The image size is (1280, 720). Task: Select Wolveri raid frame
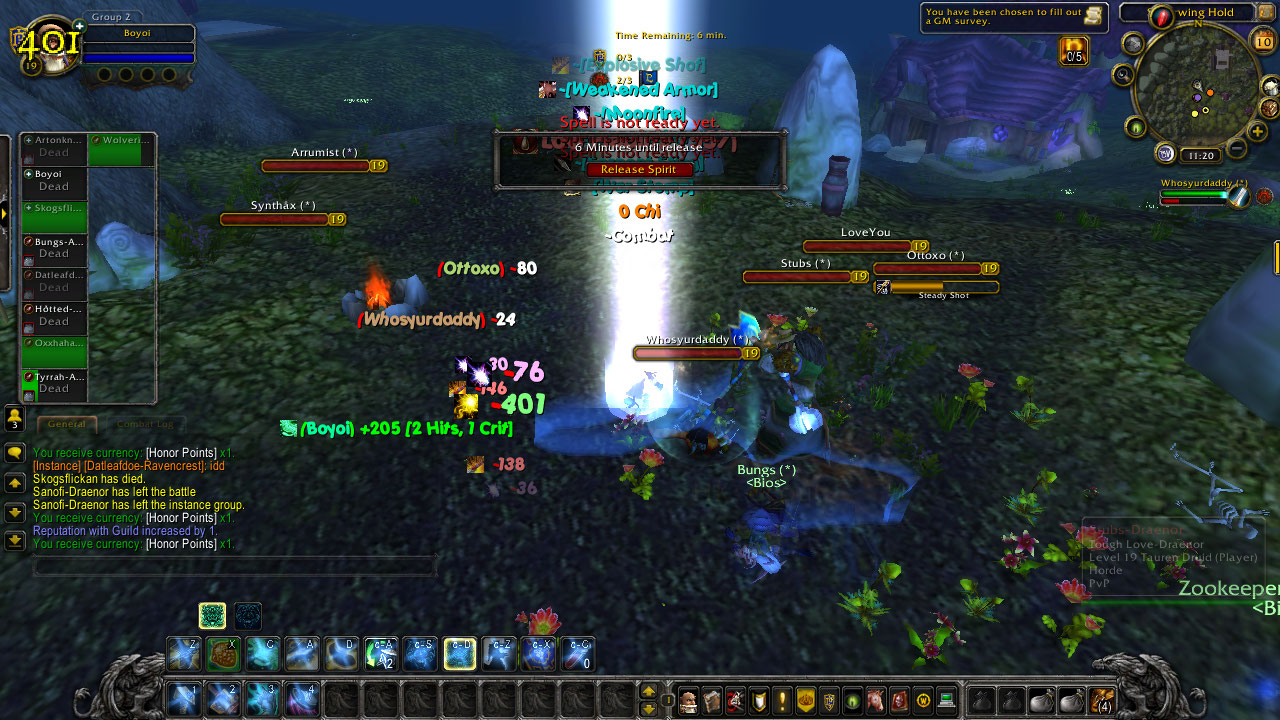click(x=121, y=149)
